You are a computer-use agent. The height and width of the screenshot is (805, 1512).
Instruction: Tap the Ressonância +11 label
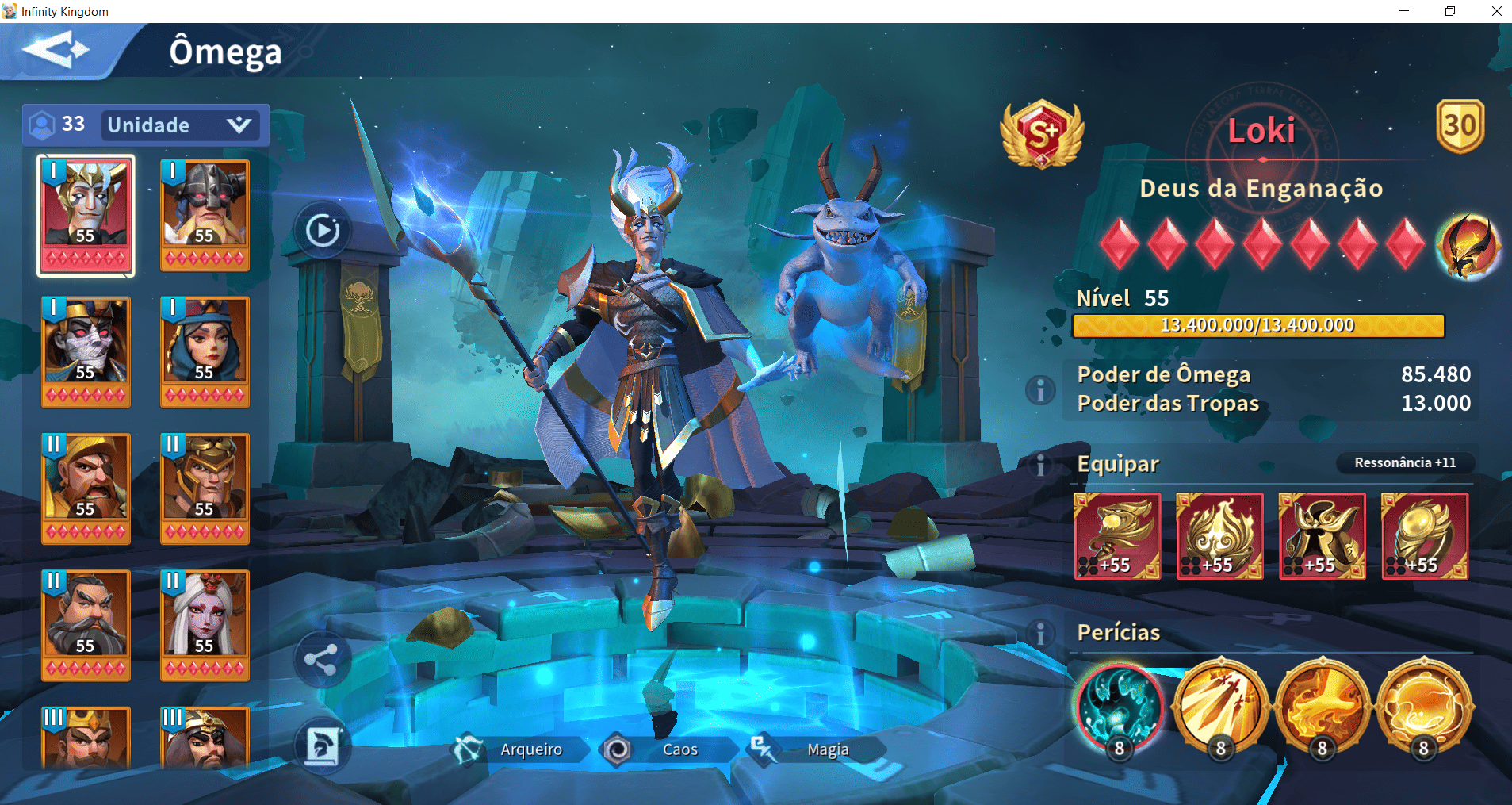tap(1404, 462)
